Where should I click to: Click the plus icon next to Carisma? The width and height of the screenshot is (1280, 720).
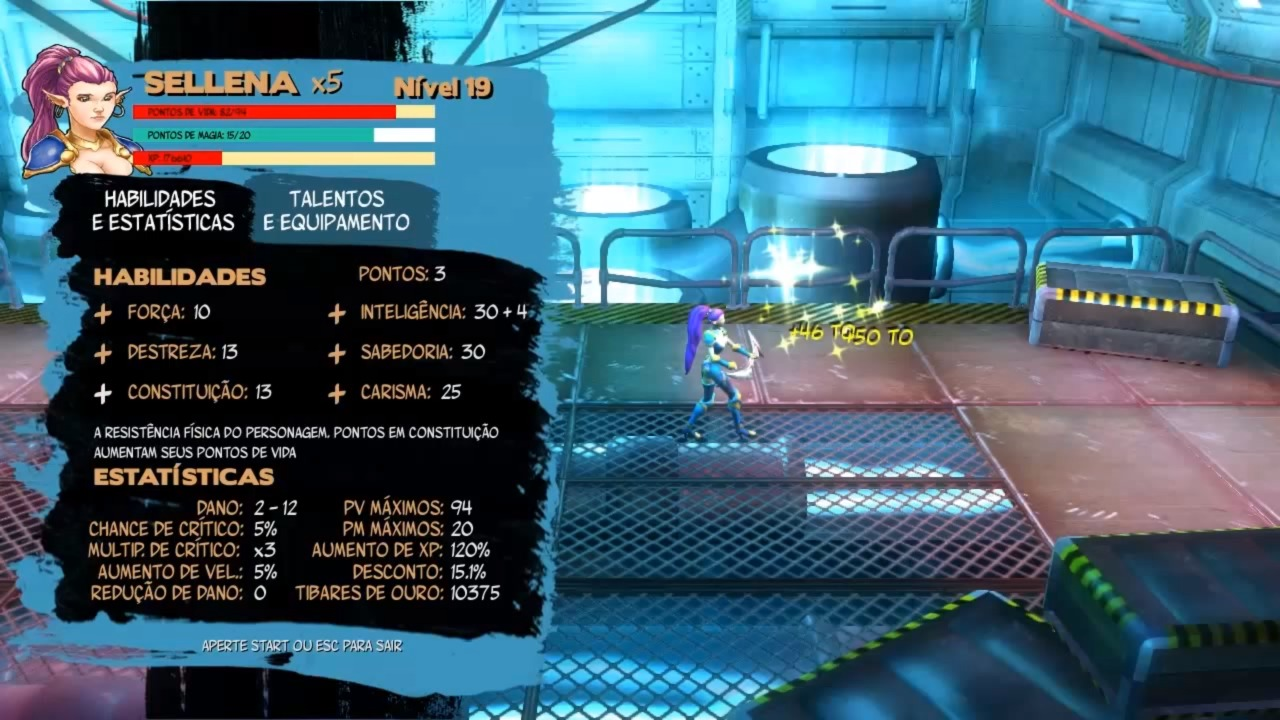[337, 393]
